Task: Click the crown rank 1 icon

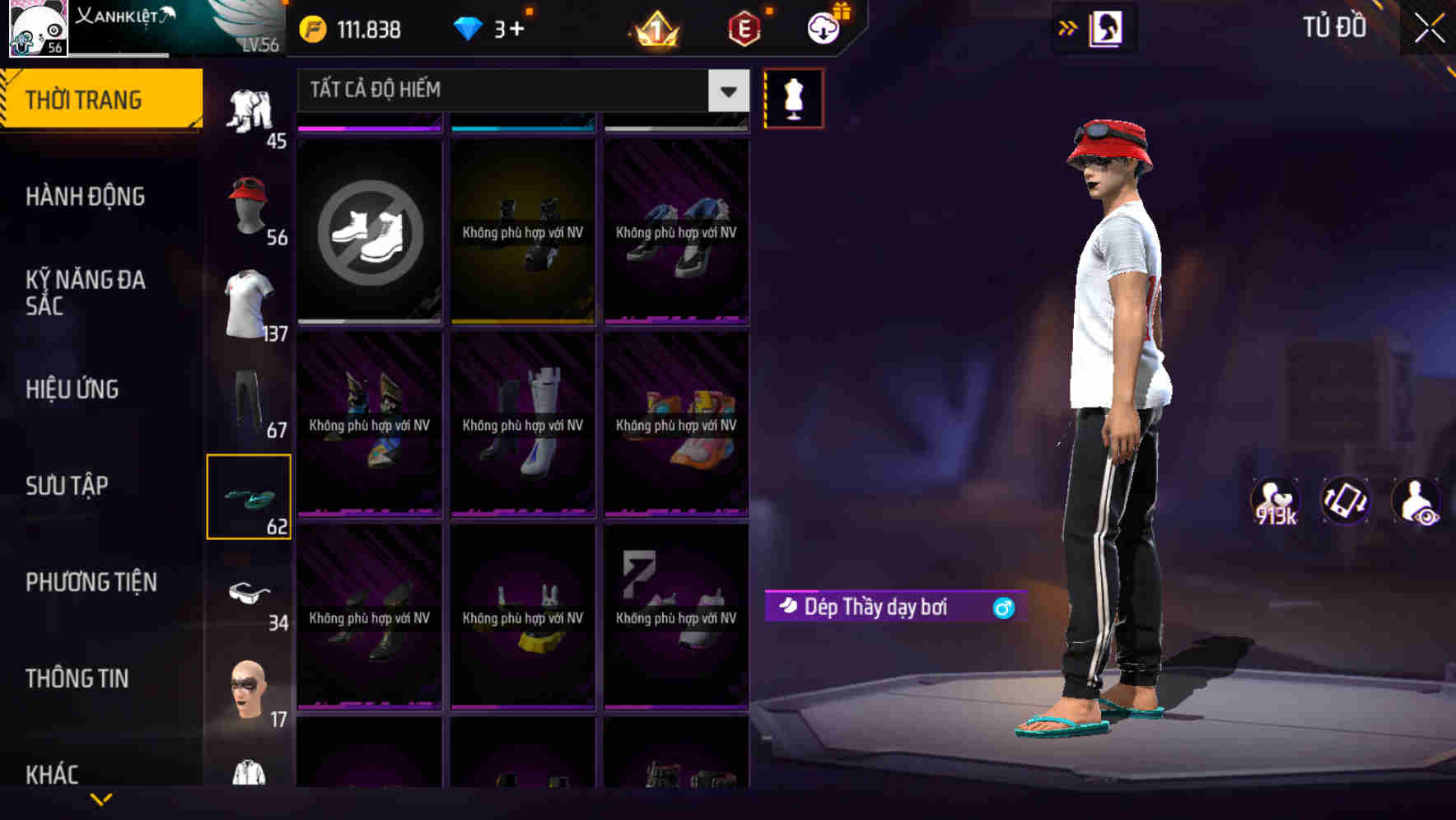Action: (x=653, y=27)
